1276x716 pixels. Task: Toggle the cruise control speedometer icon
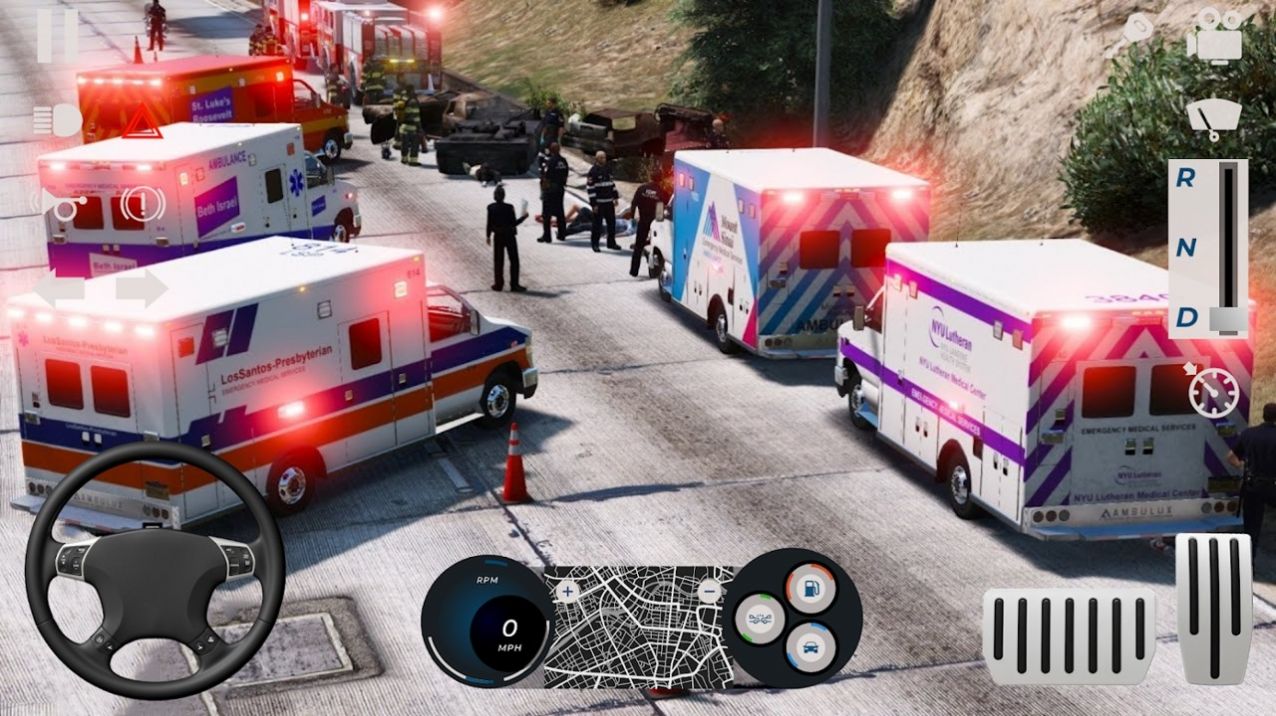coord(1212,391)
